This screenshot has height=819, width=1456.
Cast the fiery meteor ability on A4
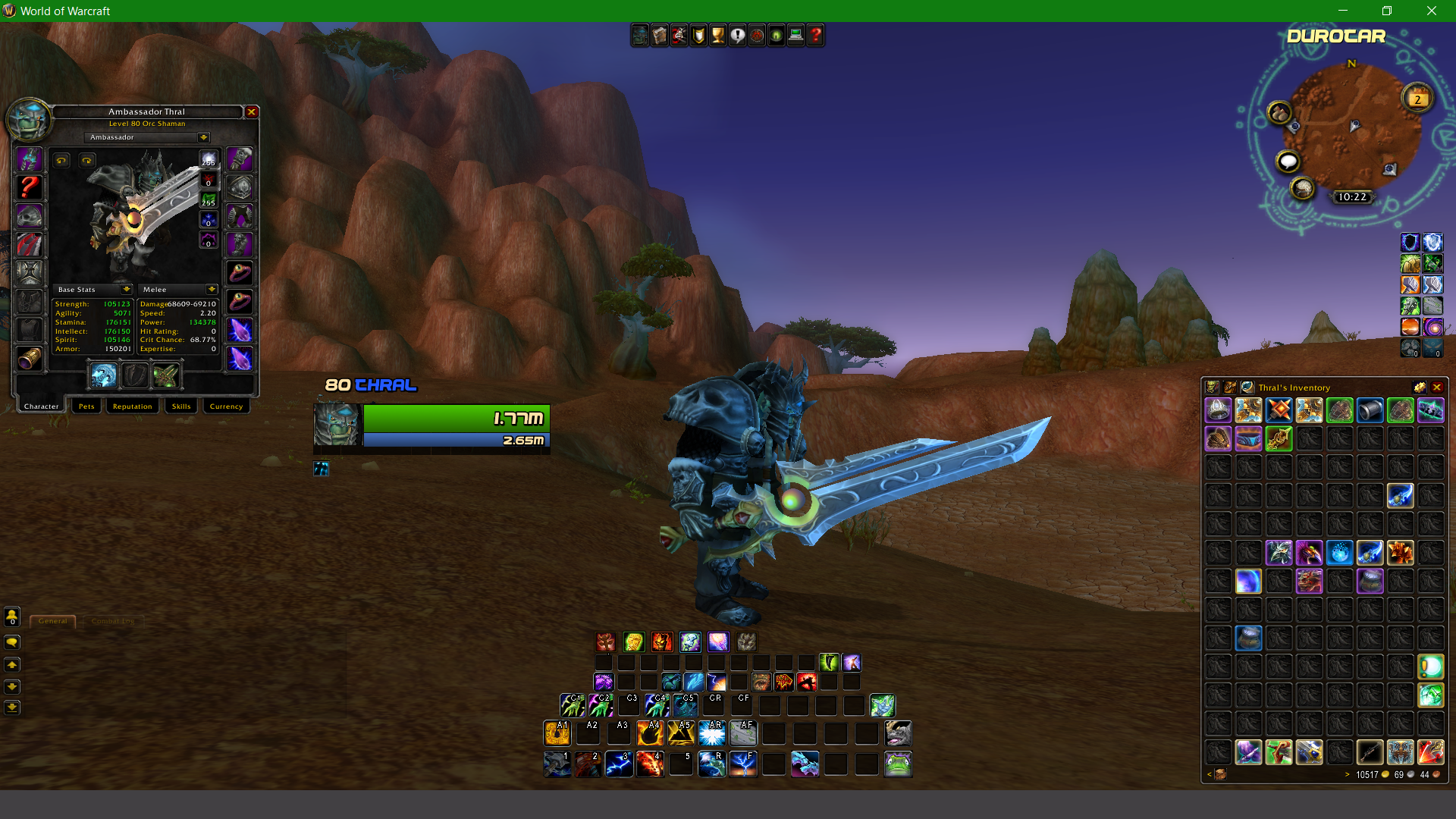click(650, 733)
